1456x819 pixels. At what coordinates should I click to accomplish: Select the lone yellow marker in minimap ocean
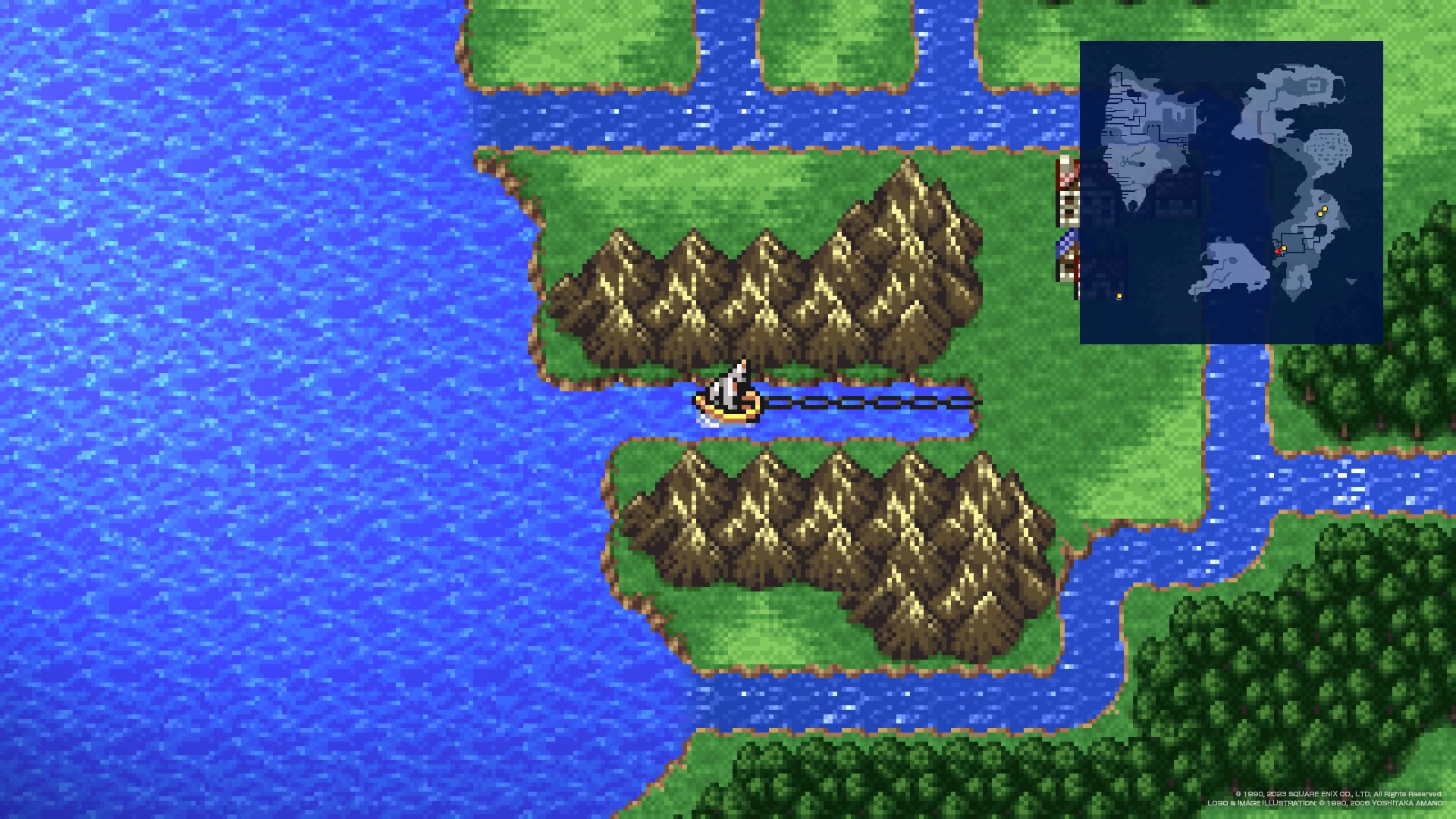pos(1119,297)
